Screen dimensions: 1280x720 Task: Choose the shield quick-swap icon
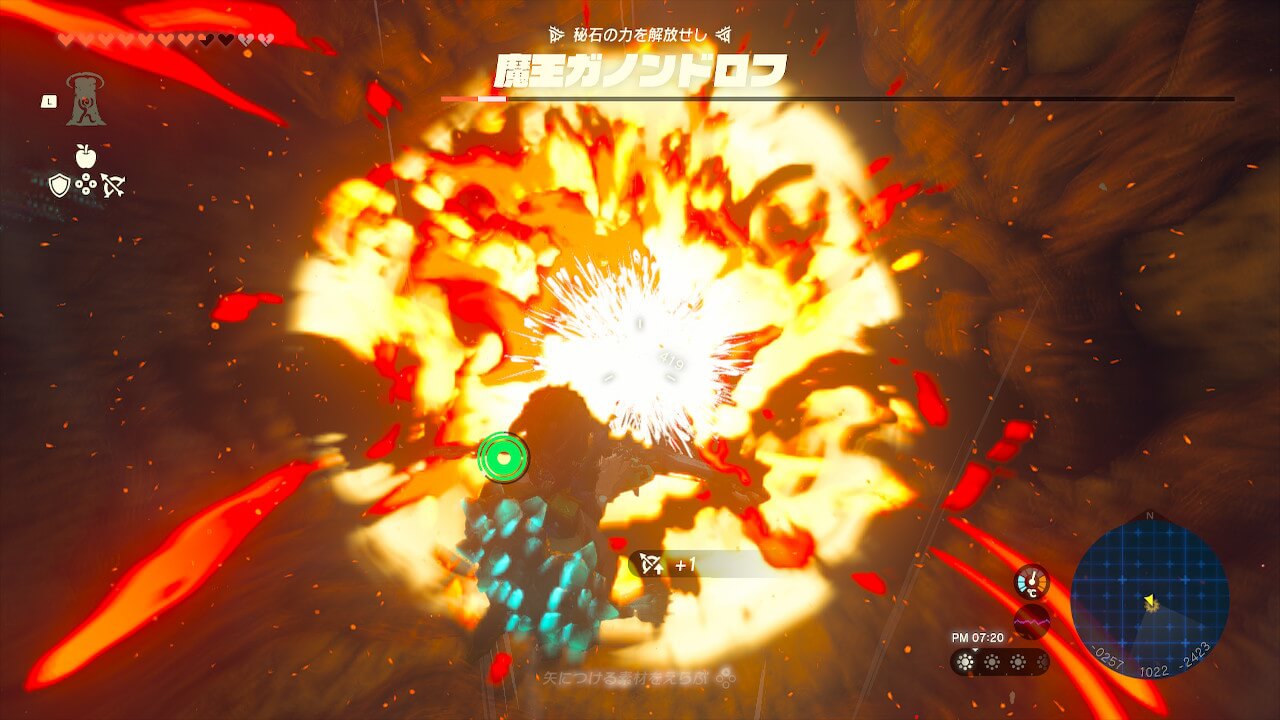(x=59, y=185)
